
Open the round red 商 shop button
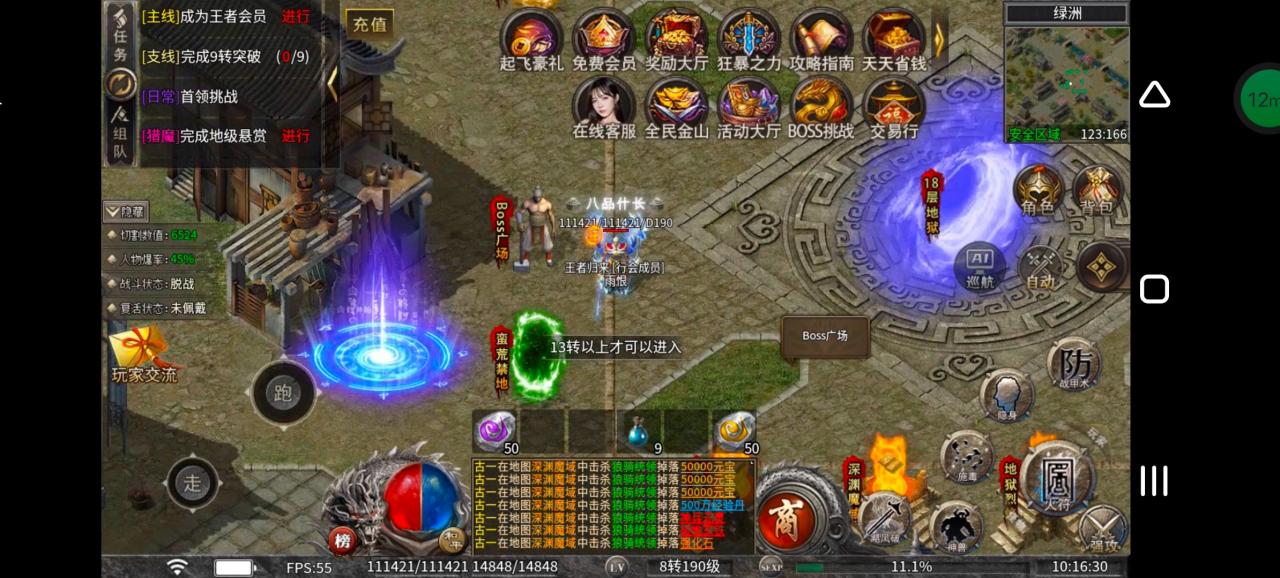789,518
